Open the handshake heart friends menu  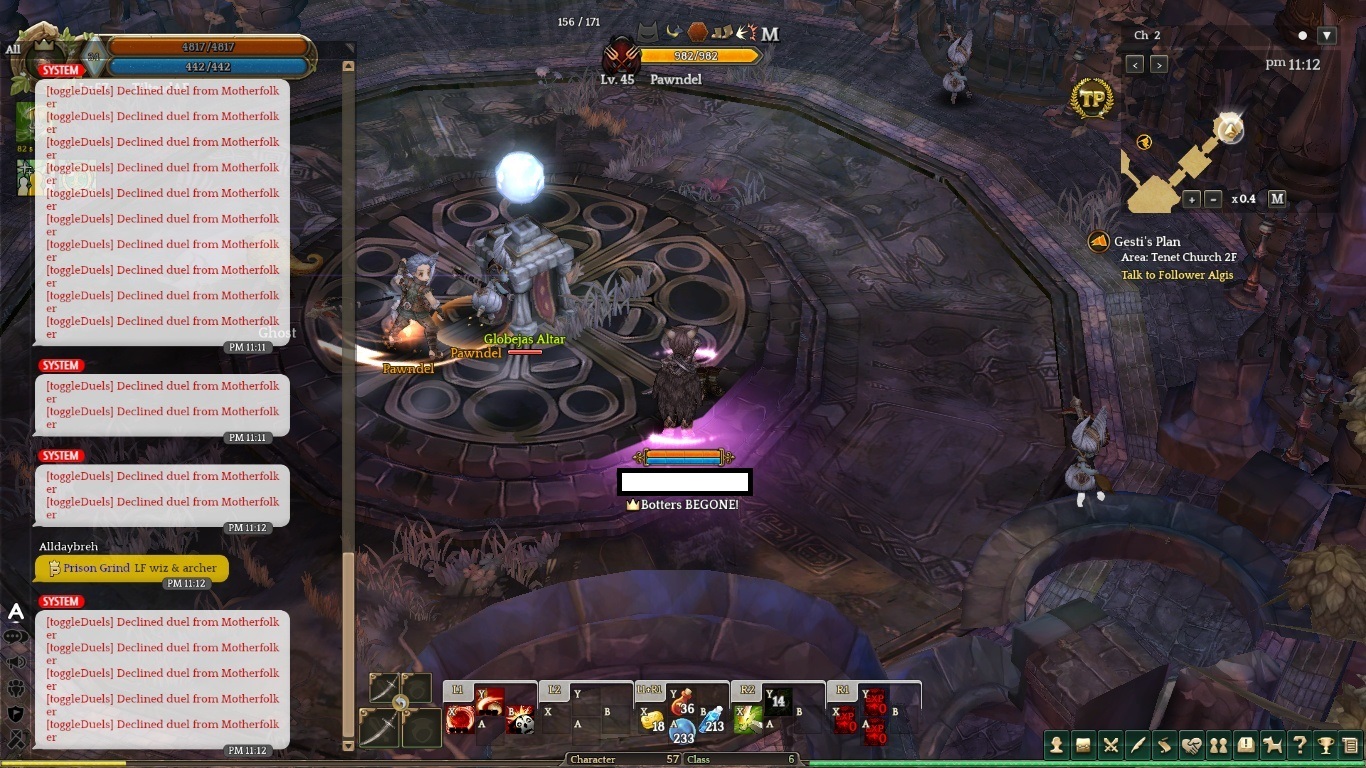click(1191, 744)
